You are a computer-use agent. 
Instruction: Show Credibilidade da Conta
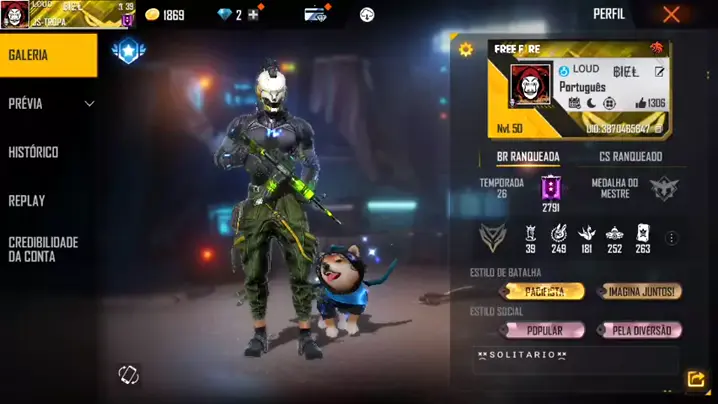tap(43, 249)
